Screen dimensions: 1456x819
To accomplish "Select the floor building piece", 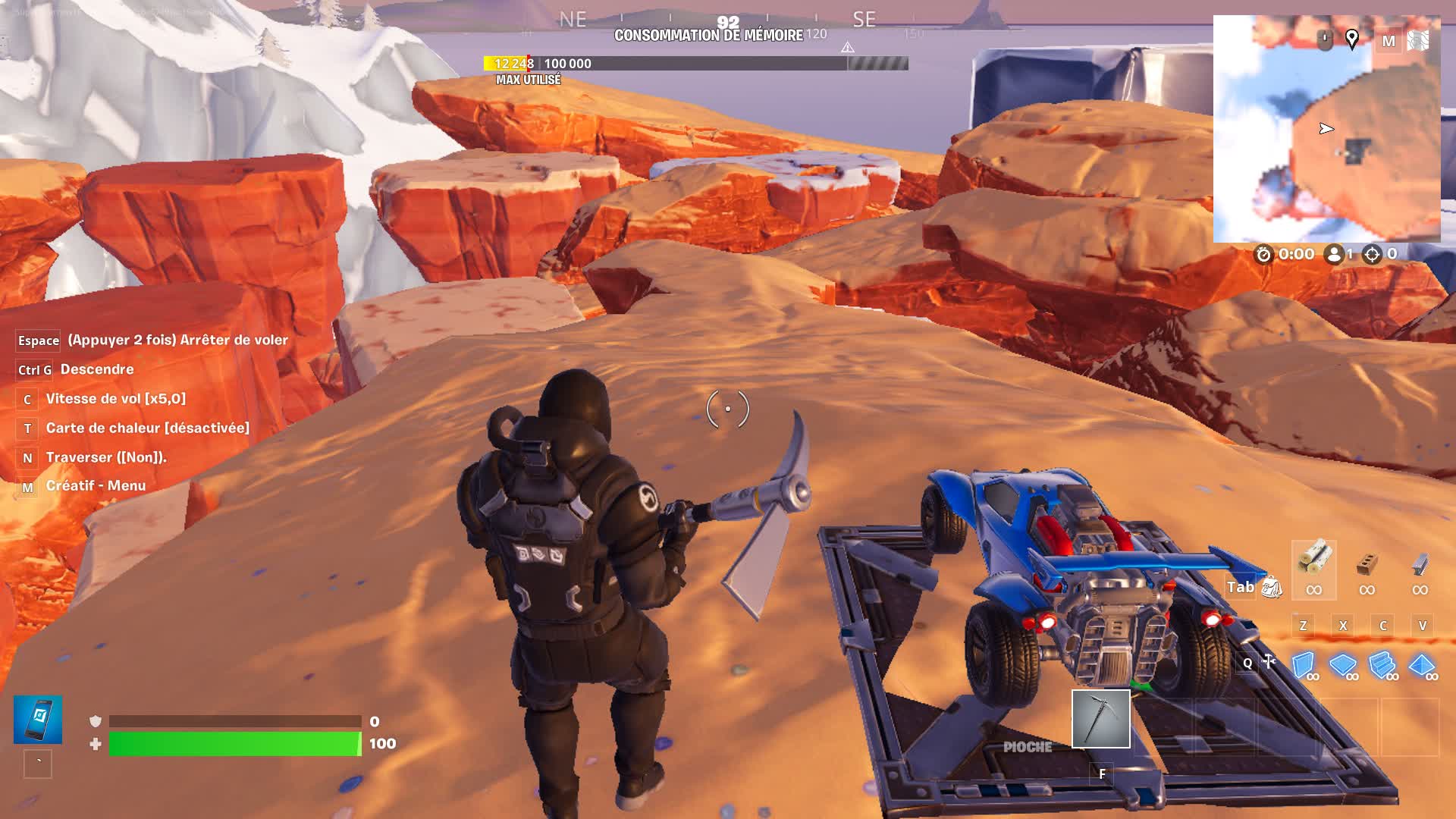I will 1342,664.
